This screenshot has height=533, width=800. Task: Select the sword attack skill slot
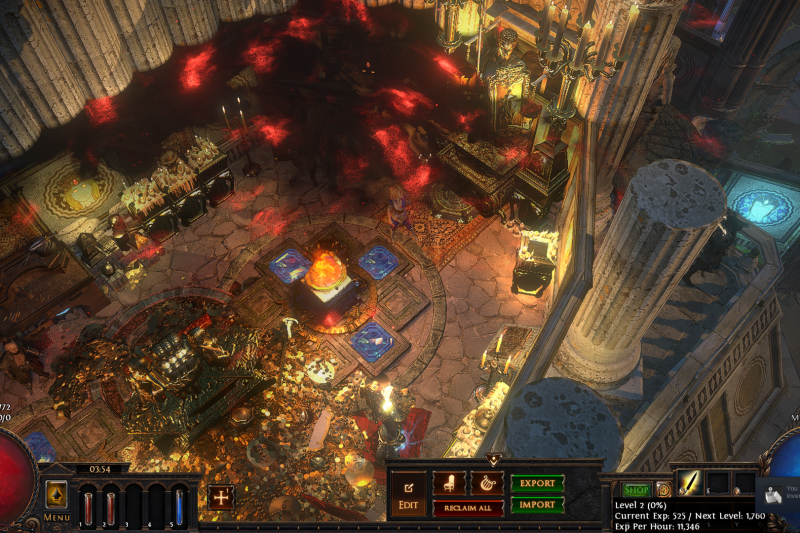click(x=689, y=483)
